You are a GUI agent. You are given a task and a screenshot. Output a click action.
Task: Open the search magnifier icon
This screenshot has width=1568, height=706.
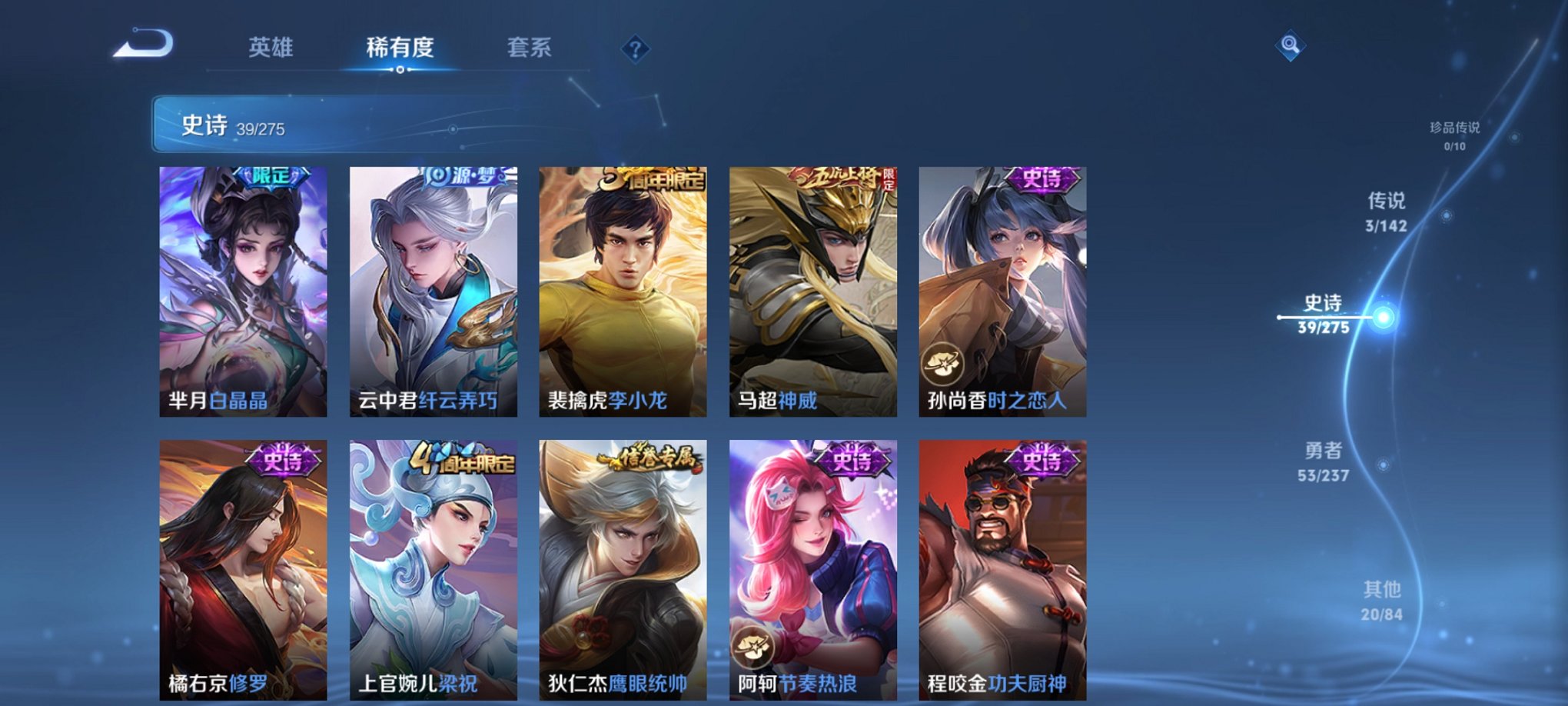[x=1291, y=45]
